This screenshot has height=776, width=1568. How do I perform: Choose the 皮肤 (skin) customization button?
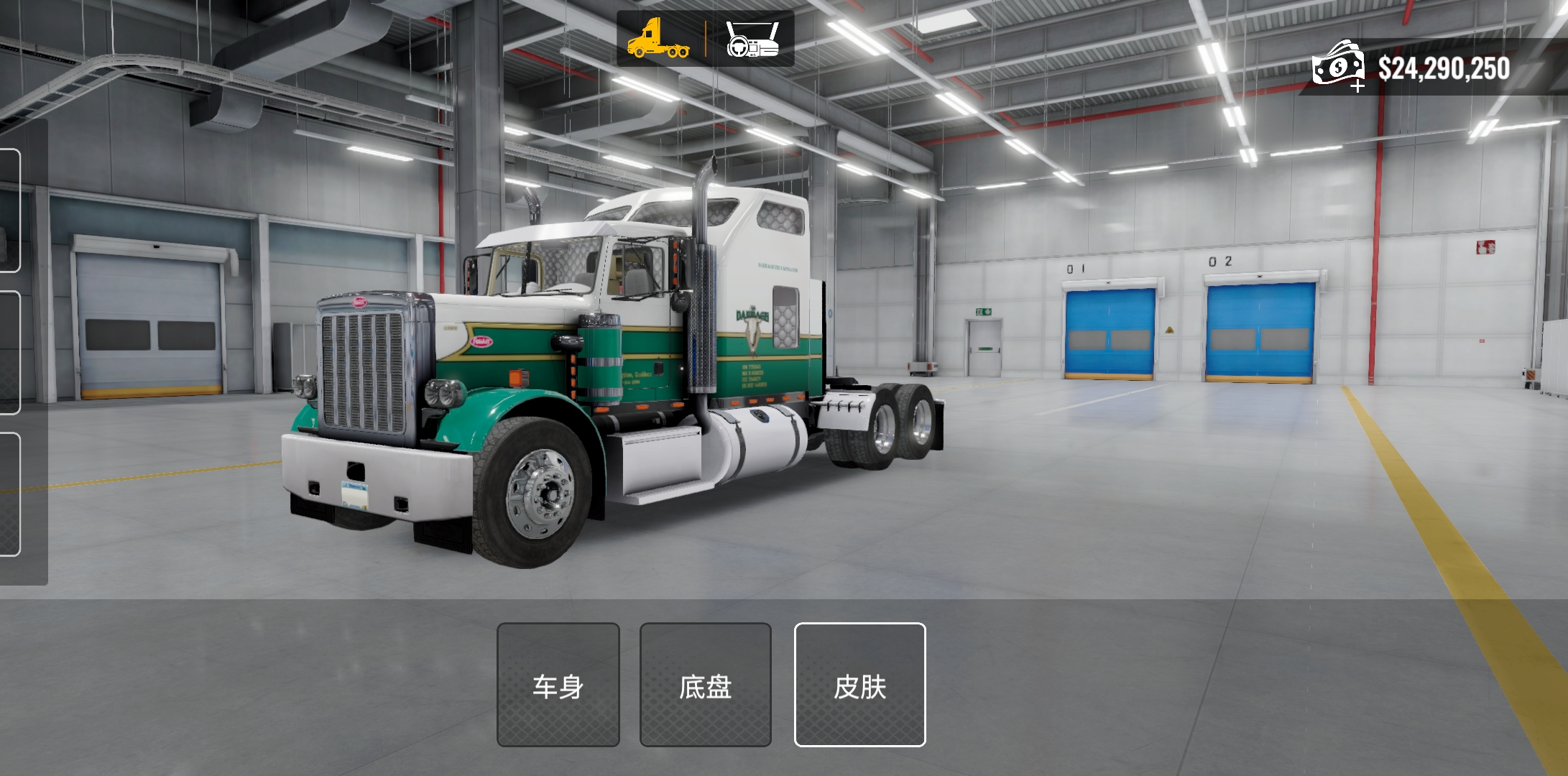pos(859,685)
